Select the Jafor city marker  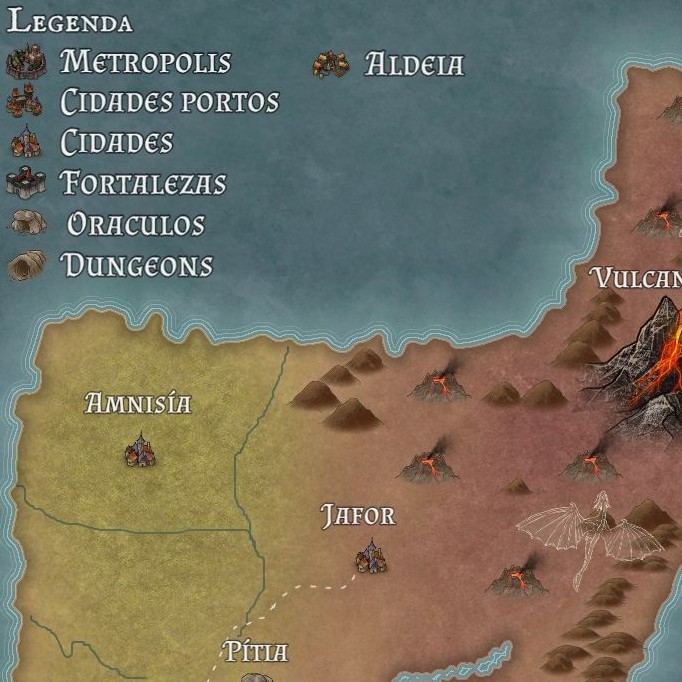[x=371, y=558]
